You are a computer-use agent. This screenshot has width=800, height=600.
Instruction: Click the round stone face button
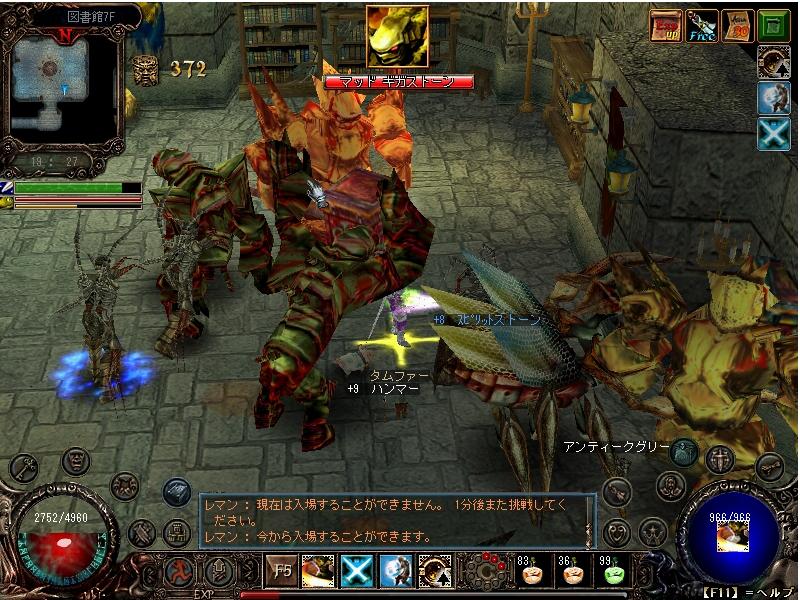76,461
